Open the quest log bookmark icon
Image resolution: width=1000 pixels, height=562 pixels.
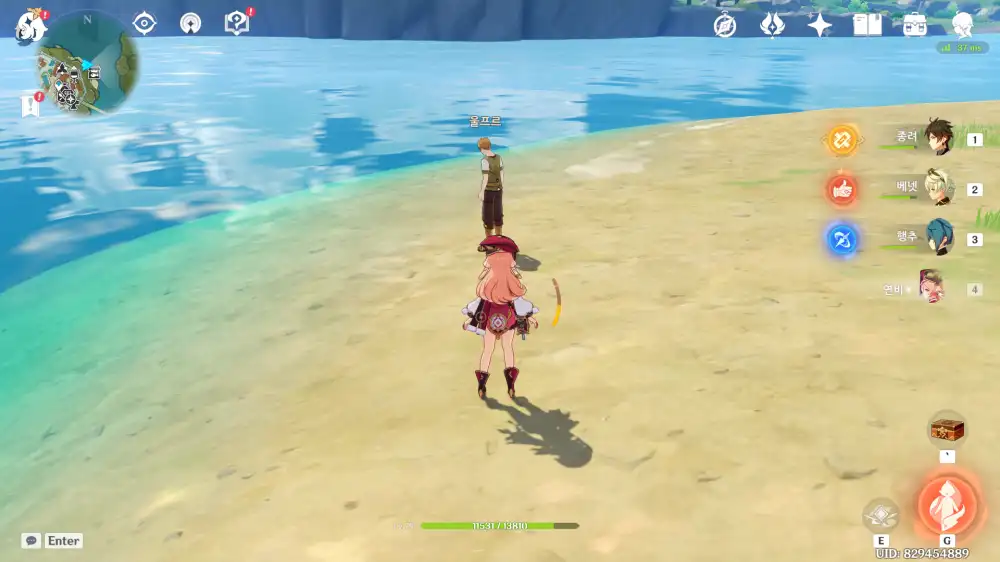click(x=30, y=105)
